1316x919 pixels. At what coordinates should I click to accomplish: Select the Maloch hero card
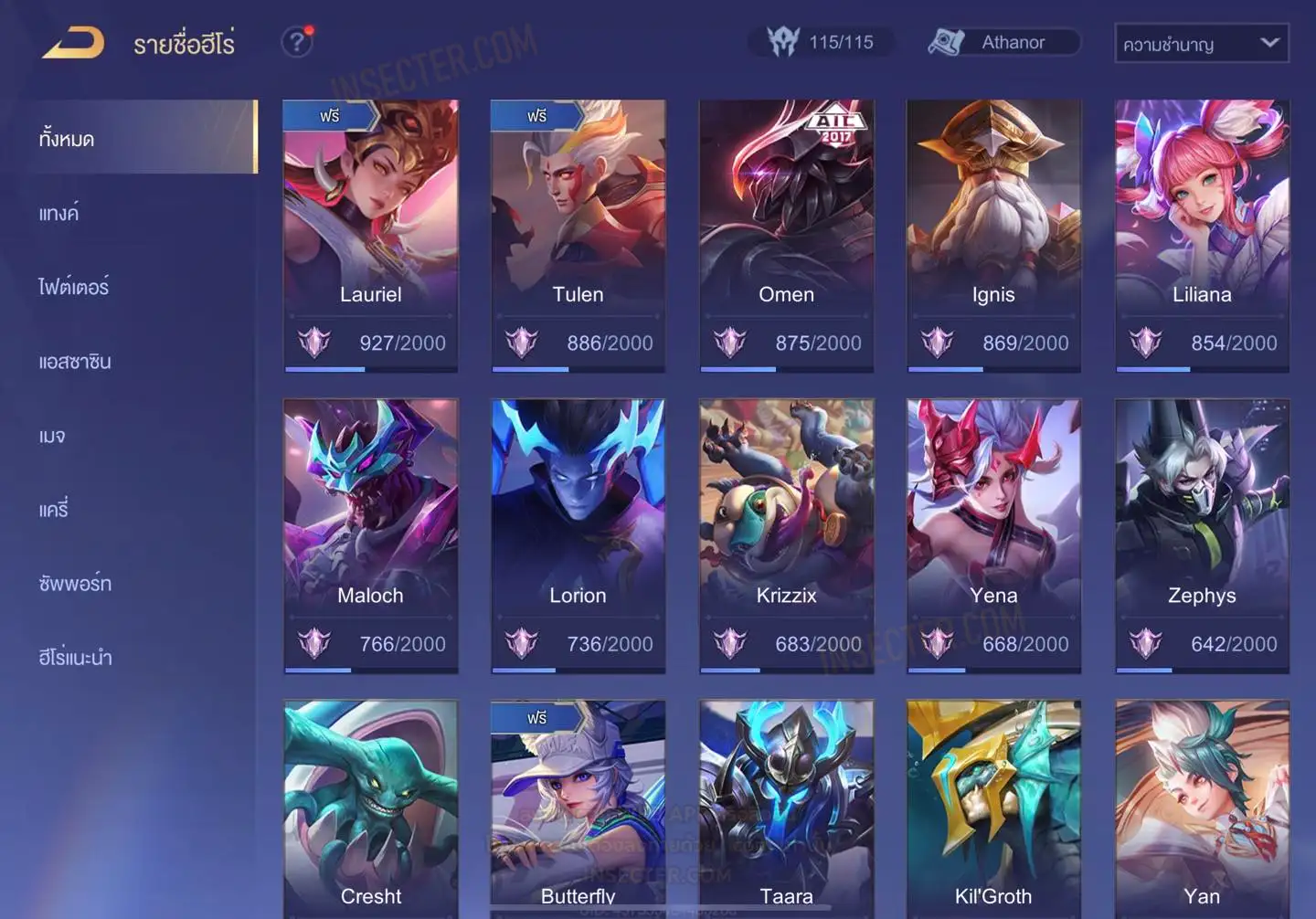370,535
